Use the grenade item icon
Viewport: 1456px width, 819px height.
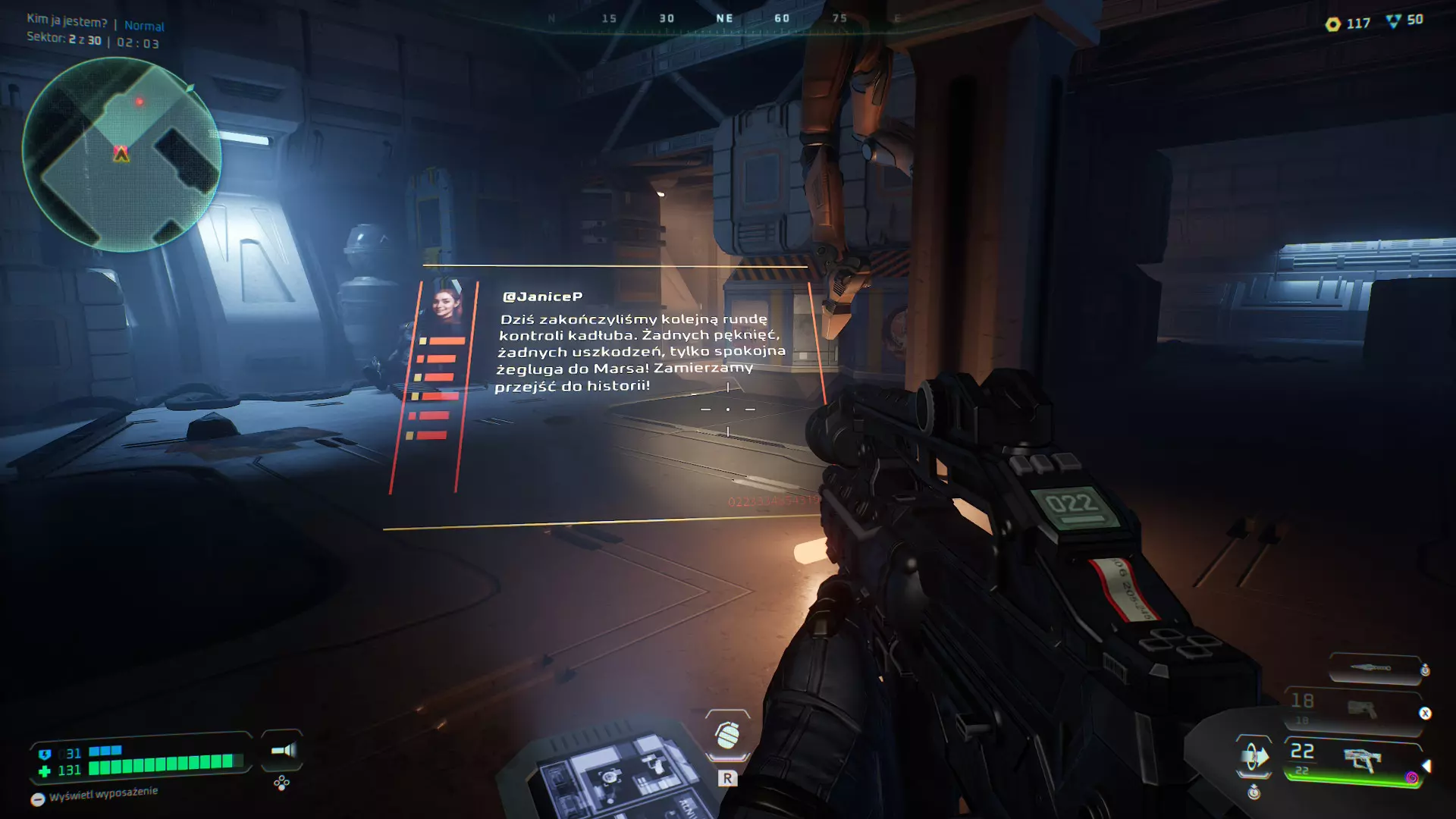click(727, 734)
